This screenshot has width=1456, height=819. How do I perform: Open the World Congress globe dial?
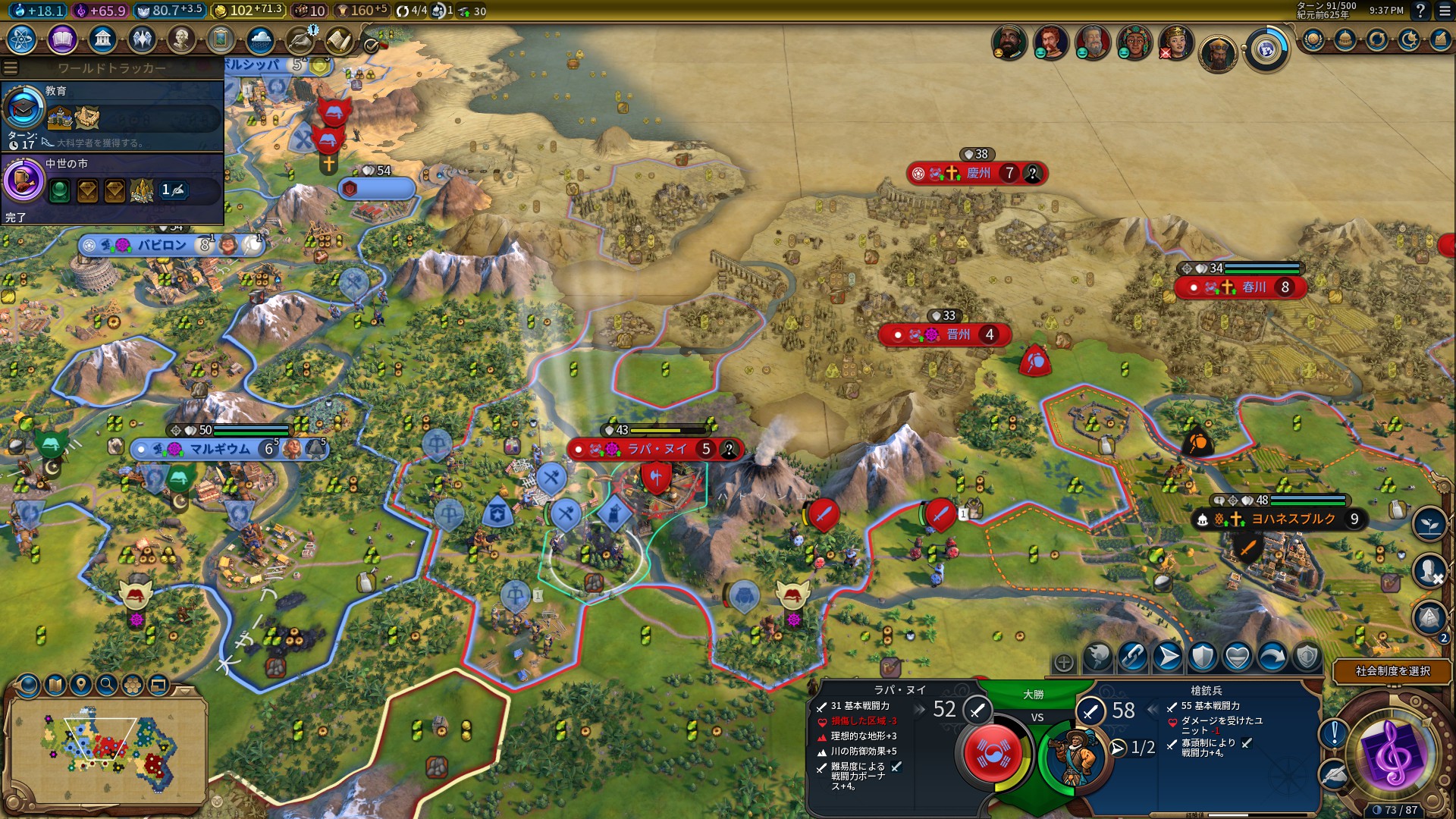click(x=1266, y=50)
